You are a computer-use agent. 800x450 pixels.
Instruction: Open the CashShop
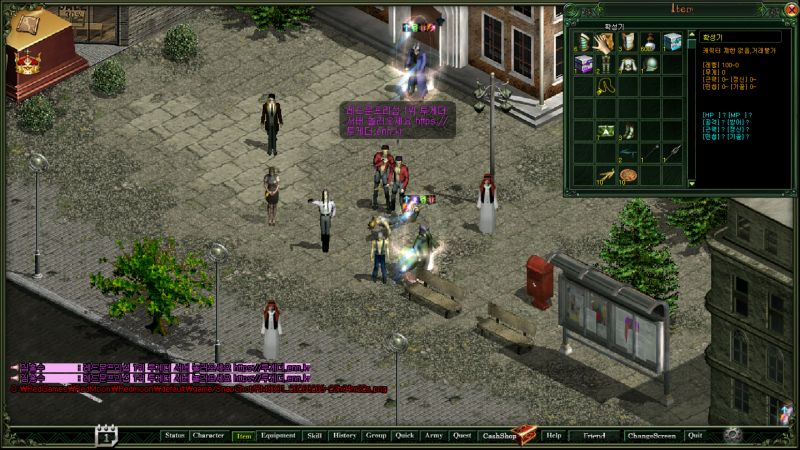pos(499,436)
